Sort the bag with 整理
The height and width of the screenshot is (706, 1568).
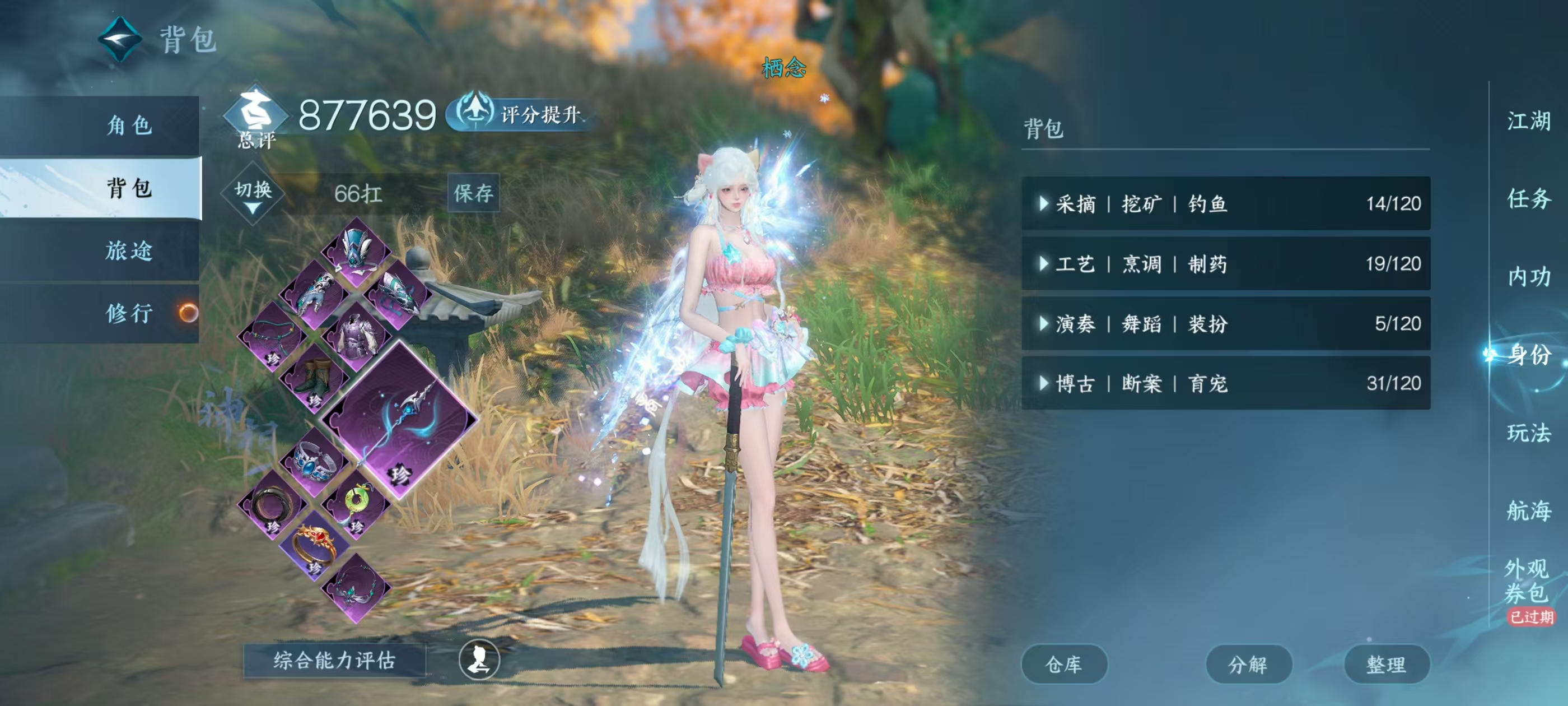tap(1386, 664)
